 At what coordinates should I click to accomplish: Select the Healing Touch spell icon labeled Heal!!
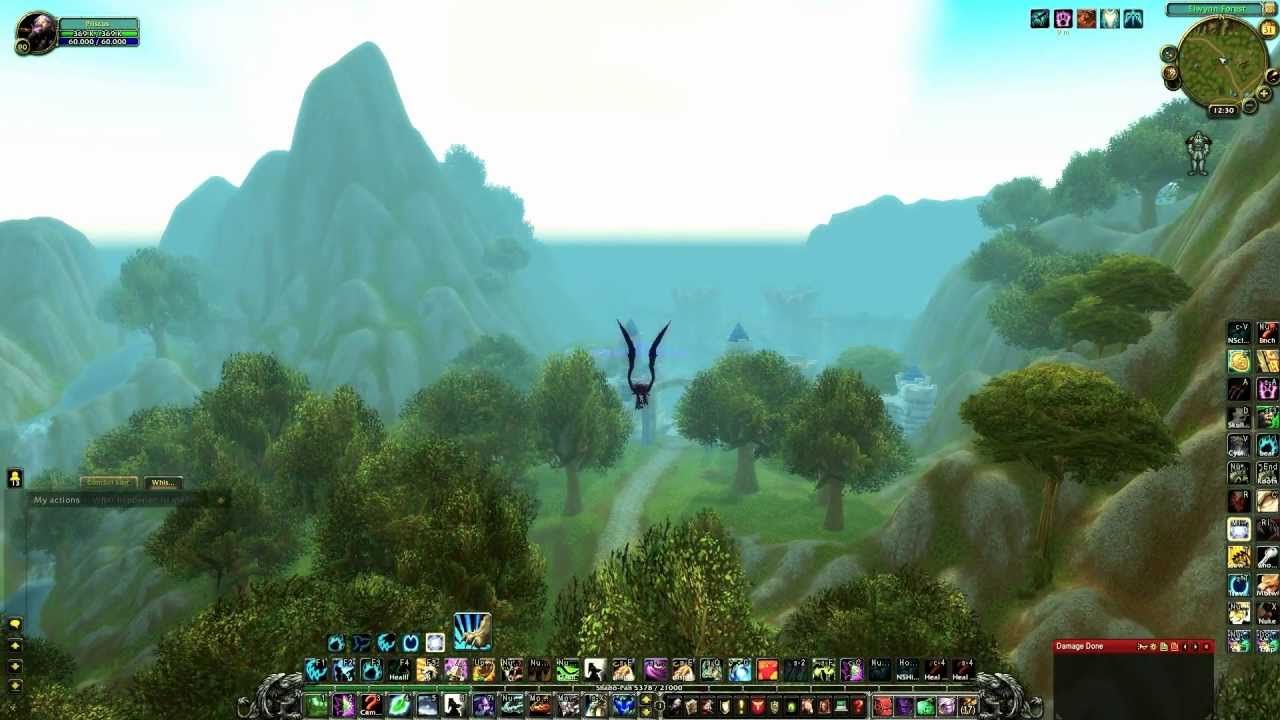pyautogui.click(x=398, y=670)
